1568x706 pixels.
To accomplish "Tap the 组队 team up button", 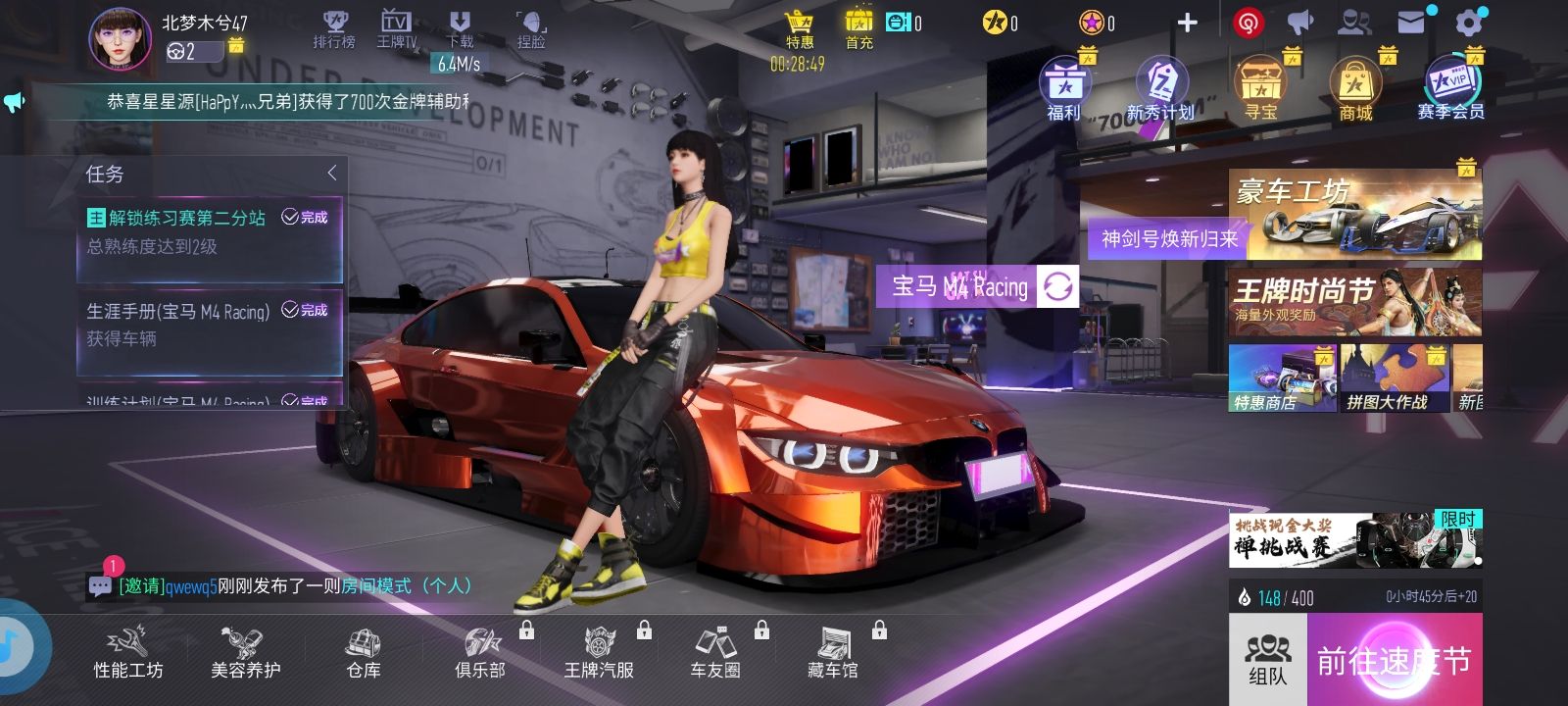I will pos(1267,660).
